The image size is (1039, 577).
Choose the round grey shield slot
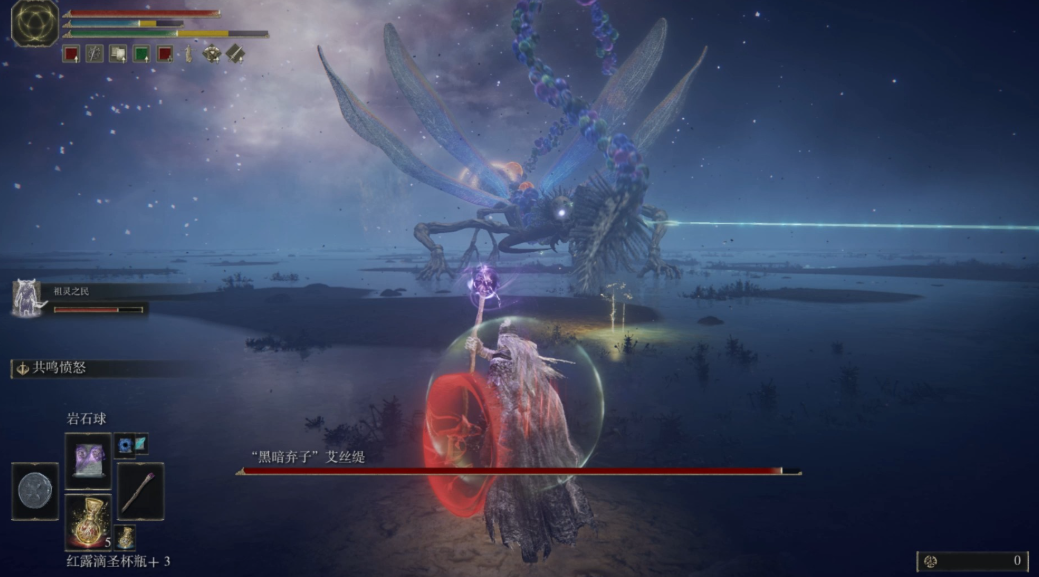tap(35, 491)
